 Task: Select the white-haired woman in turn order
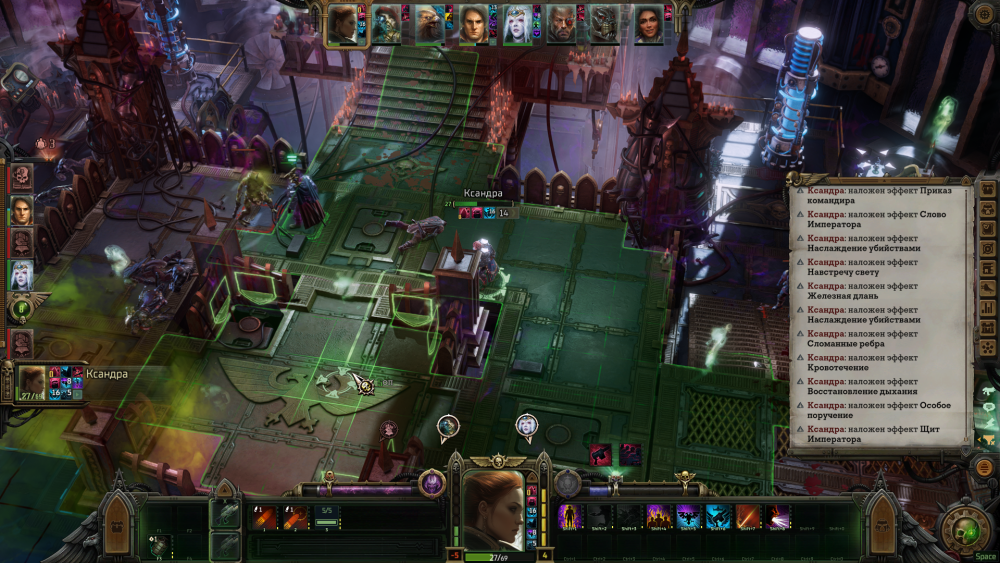21,274
